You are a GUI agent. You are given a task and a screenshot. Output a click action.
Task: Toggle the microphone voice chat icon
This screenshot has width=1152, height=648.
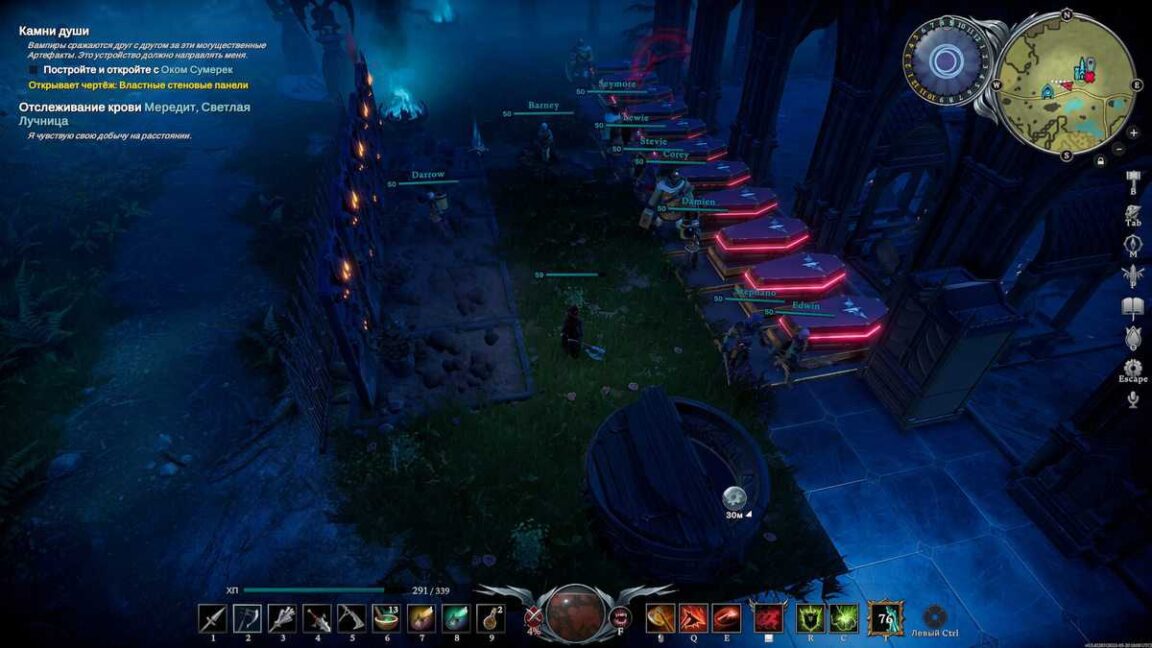tap(1133, 399)
